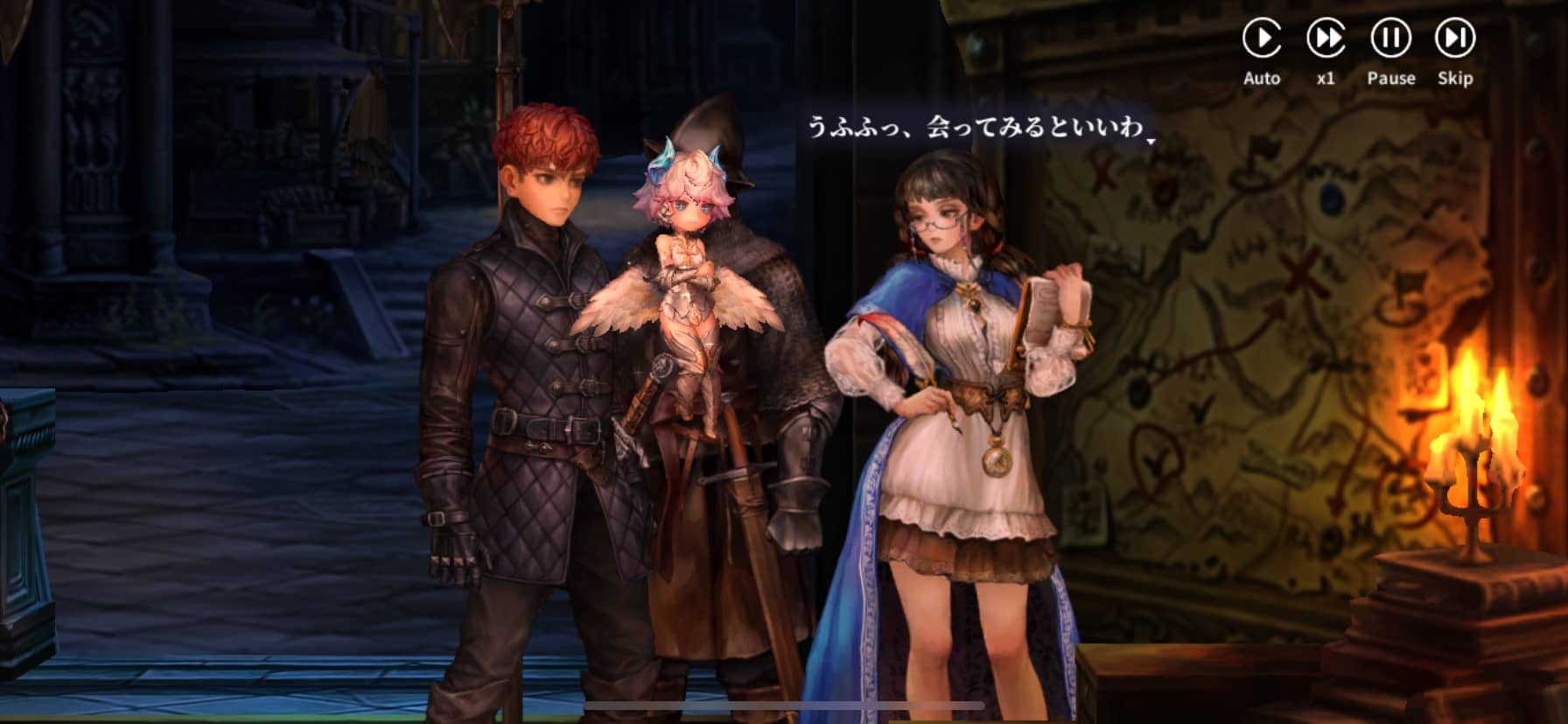
Task: Tap the circled skip icon above Skip label
Action: click(x=1455, y=38)
